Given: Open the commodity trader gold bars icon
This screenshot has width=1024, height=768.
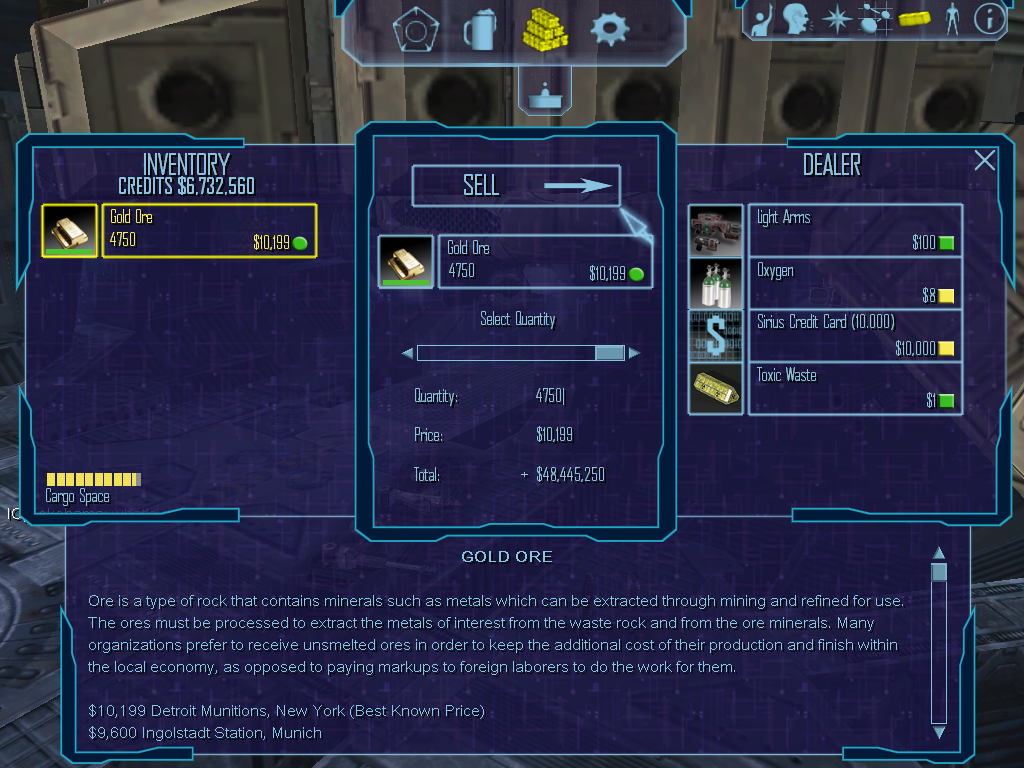Looking at the screenshot, I should [545, 28].
